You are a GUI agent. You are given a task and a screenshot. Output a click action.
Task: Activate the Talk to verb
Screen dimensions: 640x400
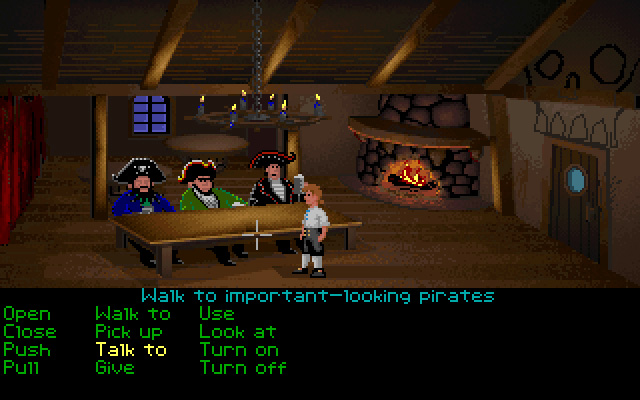131,350
